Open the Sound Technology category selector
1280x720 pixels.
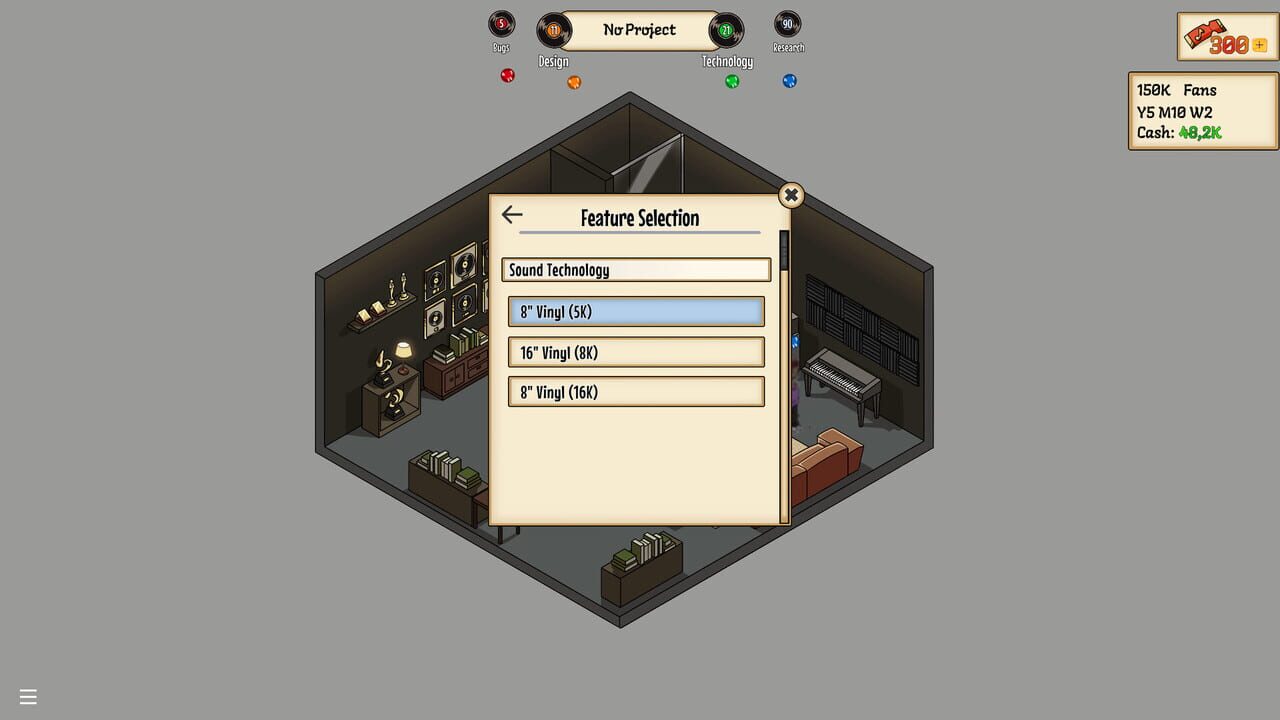click(x=636, y=269)
